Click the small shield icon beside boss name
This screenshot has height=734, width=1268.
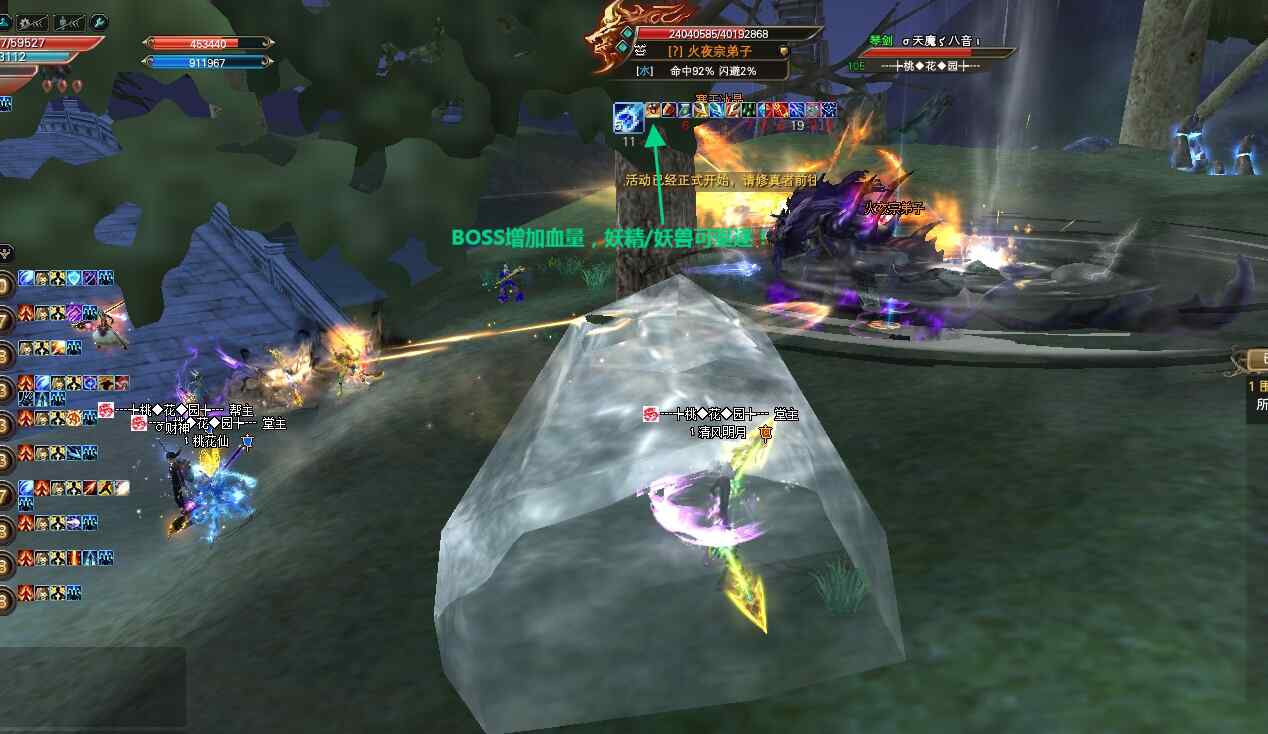pyautogui.click(x=784, y=51)
